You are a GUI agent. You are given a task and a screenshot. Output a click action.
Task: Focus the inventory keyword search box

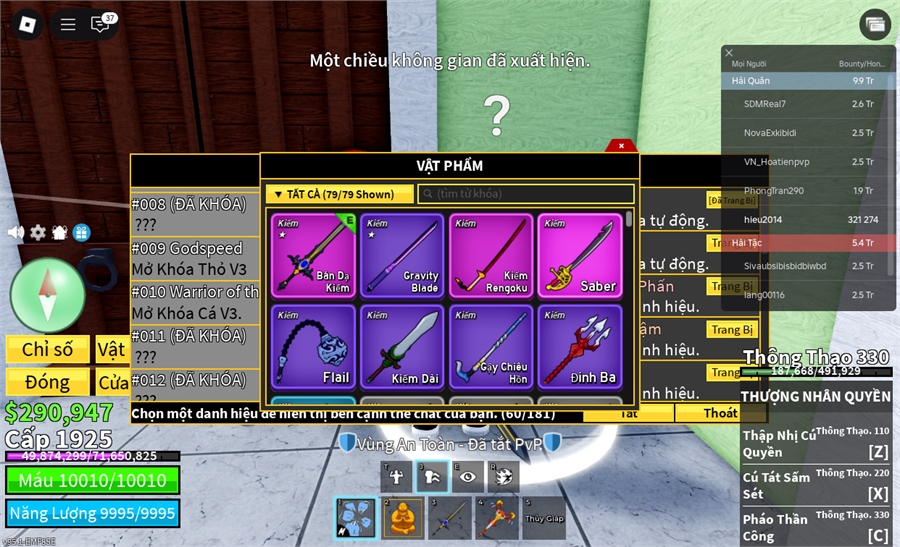(525, 194)
